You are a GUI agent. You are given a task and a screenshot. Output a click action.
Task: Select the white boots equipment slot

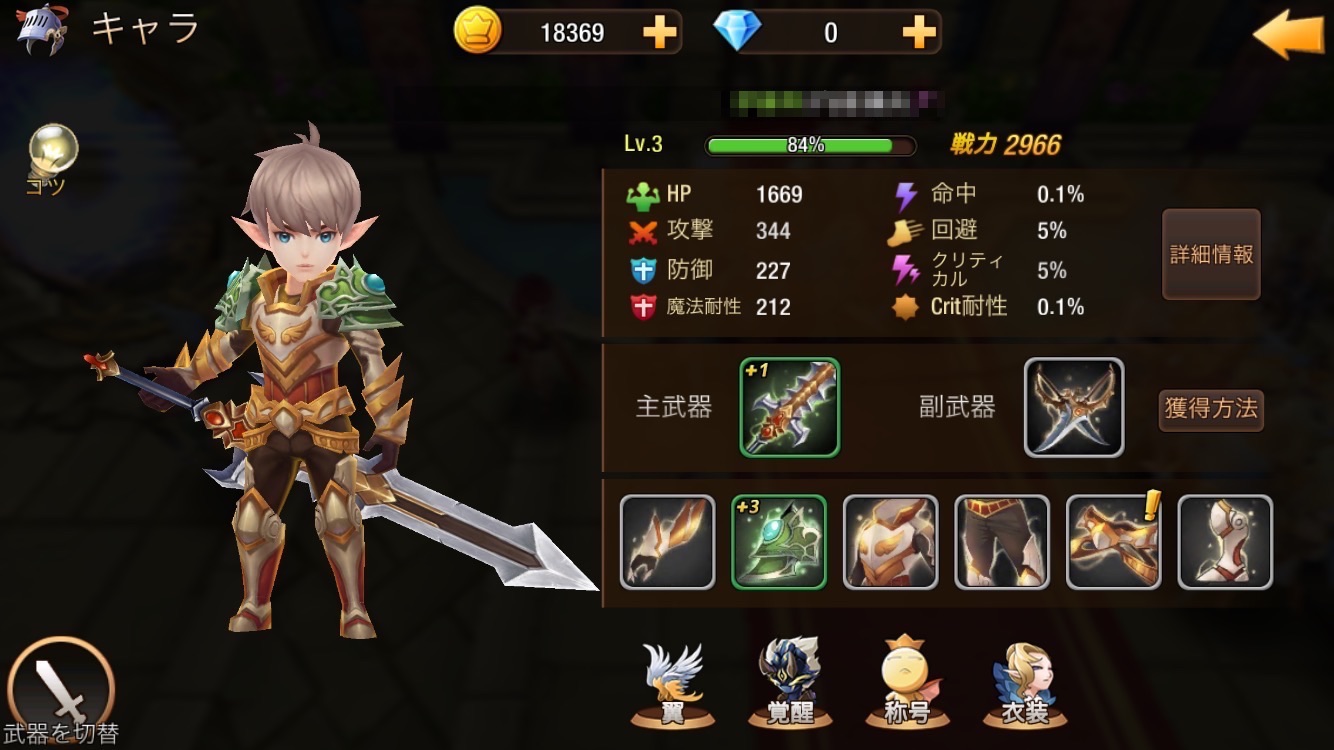coord(1225,541)
